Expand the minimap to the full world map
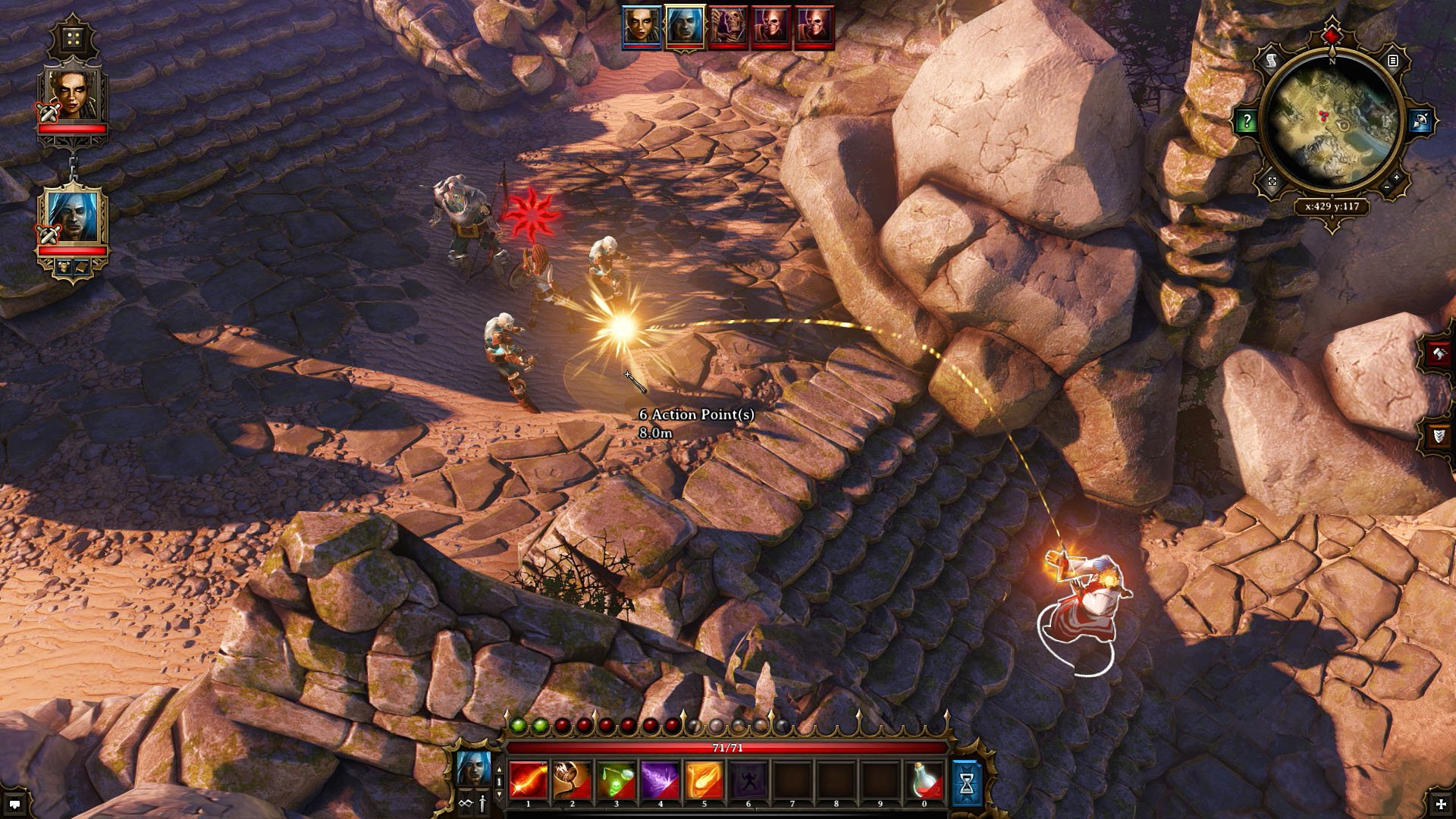1456x819 pixels. (x=1271, y=180)
